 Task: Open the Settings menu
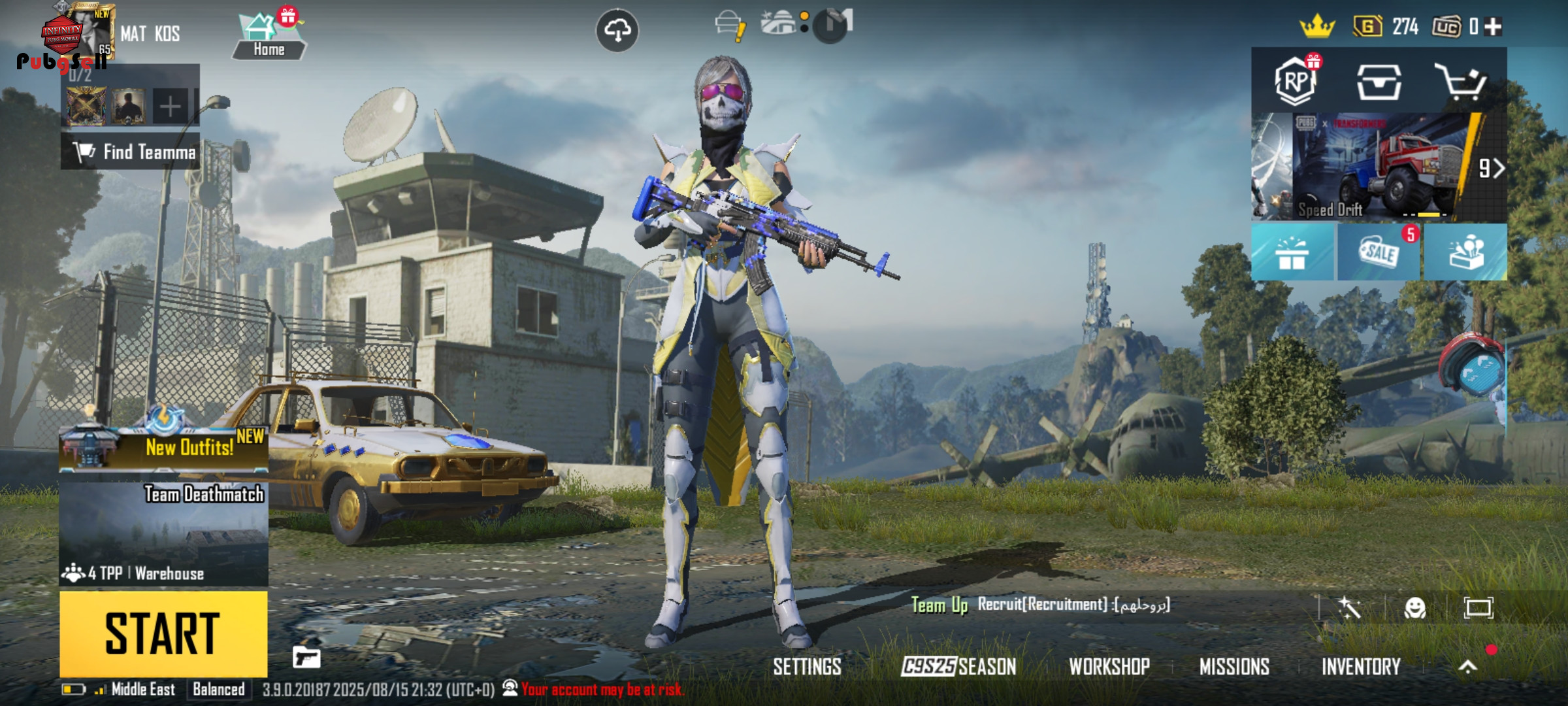click(807, 667)
